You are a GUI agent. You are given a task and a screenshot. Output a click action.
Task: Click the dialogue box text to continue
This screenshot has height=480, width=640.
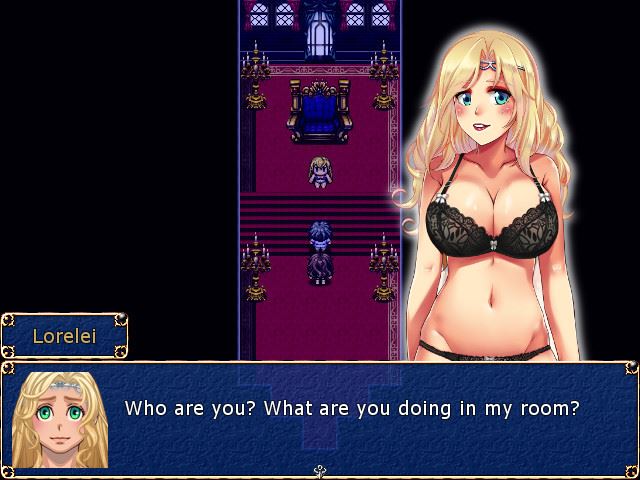click(x=352, y=409)
